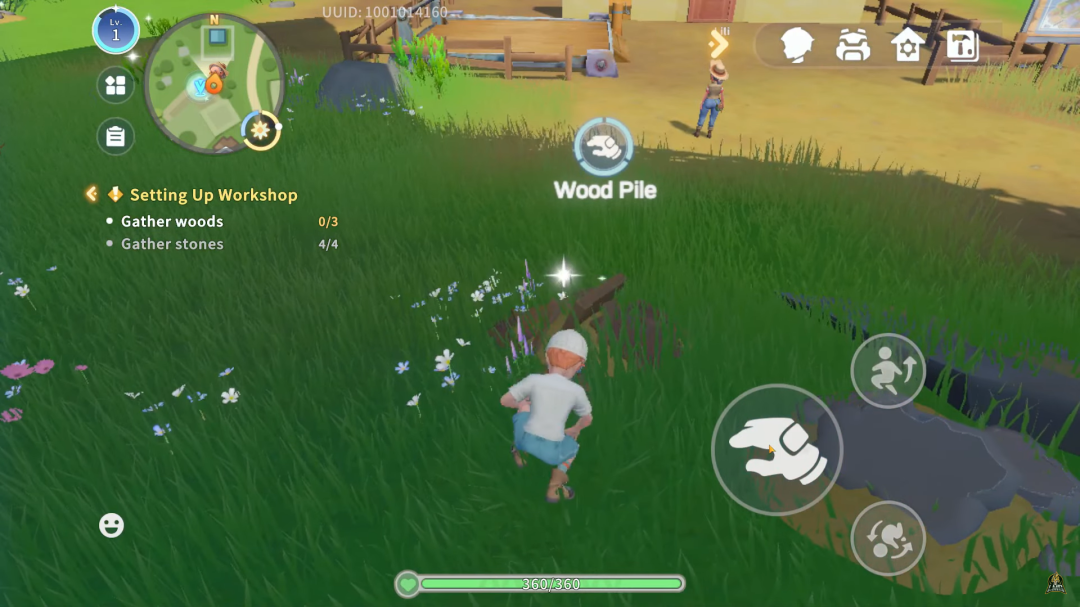1080x607 pixels.
Task: Open the house with gear icon
Action: pyautogui.click(x=907, y=45)
